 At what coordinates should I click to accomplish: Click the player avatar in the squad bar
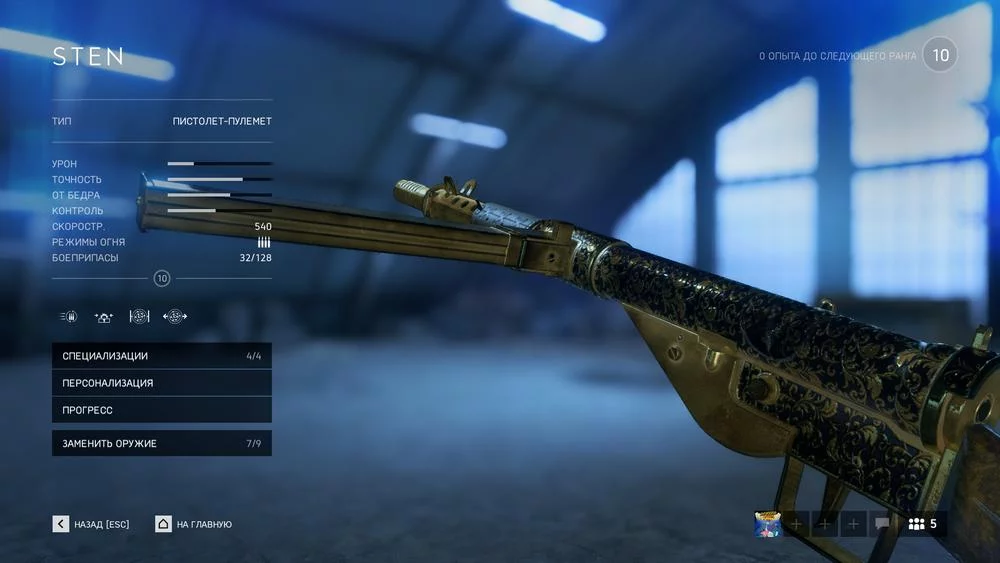[768, 524]
